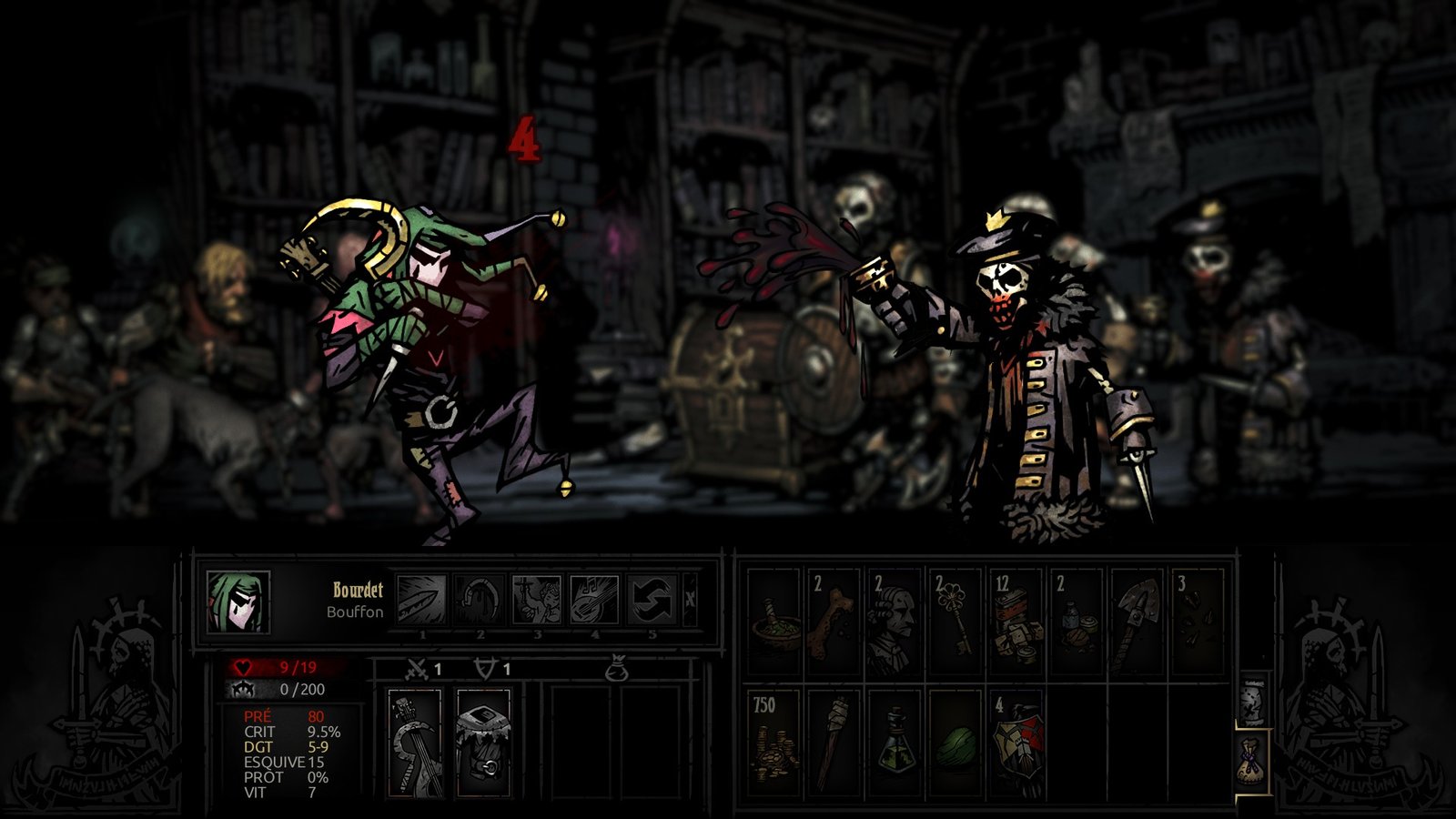
Task: Select the shovel in the inventory
Action: click(x=1137, y=622)
